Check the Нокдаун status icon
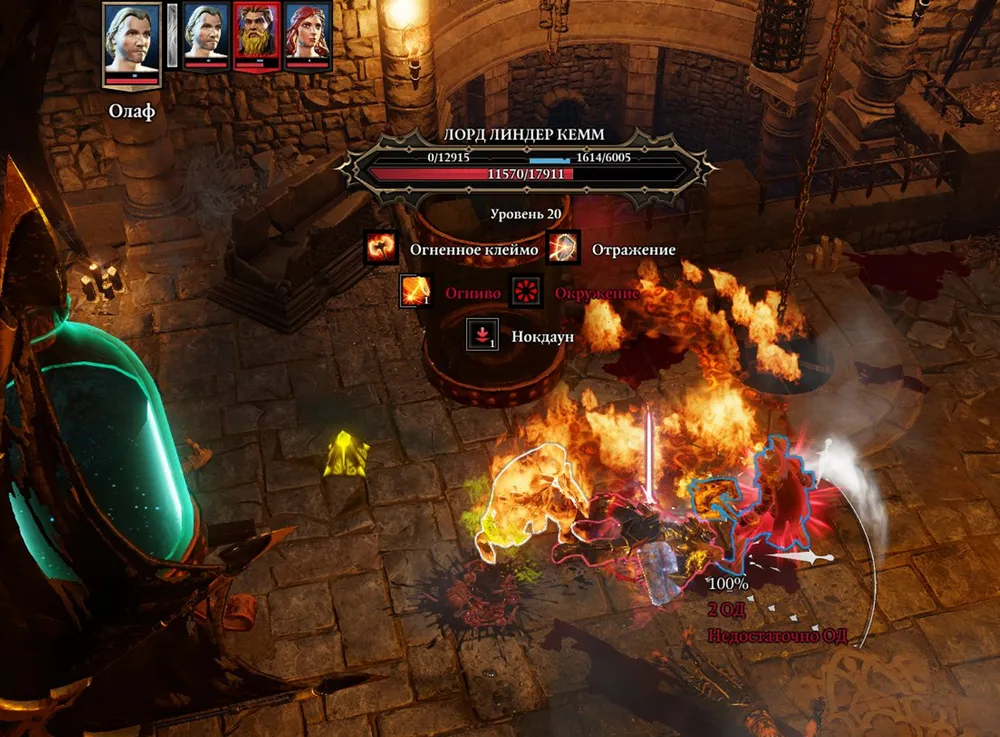Image resolution: width=1000 pixels, height=737 pixels. (482, 336)
